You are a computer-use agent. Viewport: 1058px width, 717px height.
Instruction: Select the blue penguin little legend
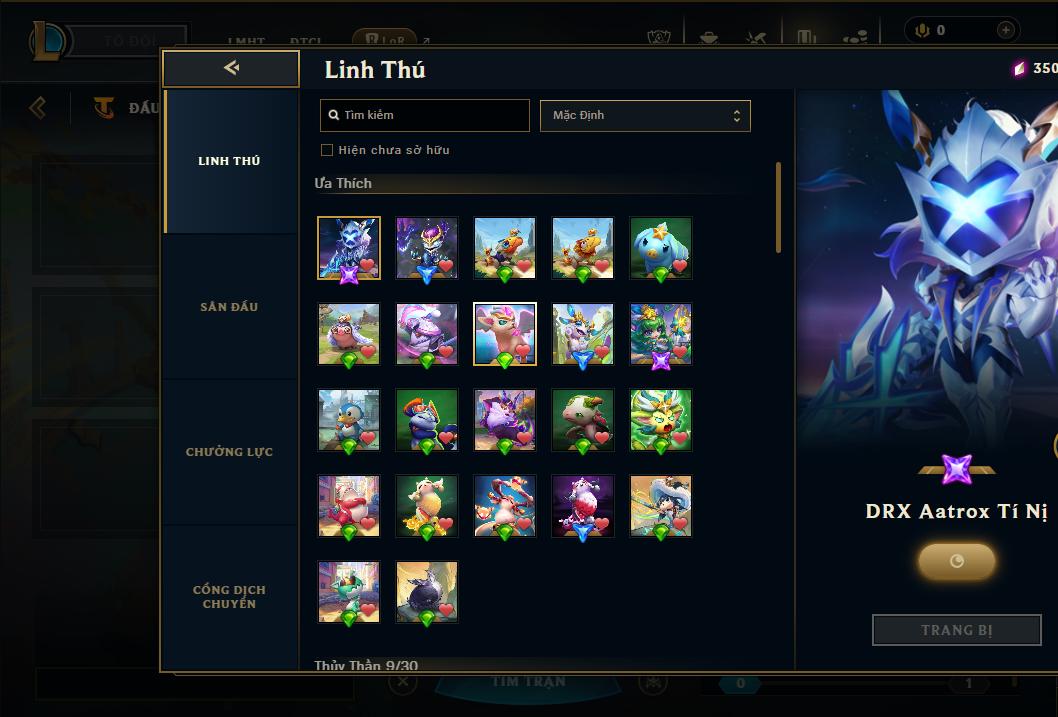tap(349, 420)
